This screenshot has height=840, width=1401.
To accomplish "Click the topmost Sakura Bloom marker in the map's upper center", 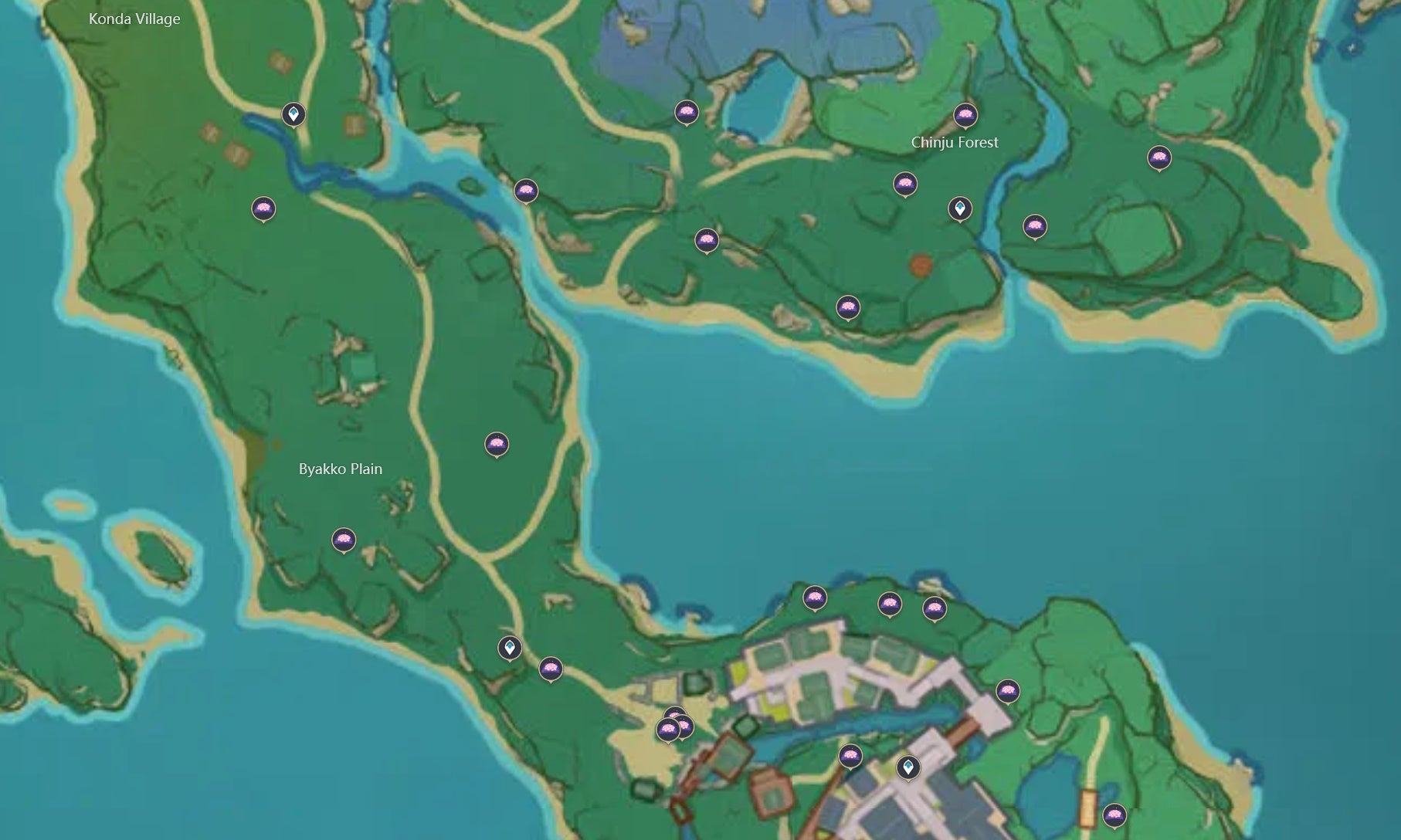I will [685, 113].
